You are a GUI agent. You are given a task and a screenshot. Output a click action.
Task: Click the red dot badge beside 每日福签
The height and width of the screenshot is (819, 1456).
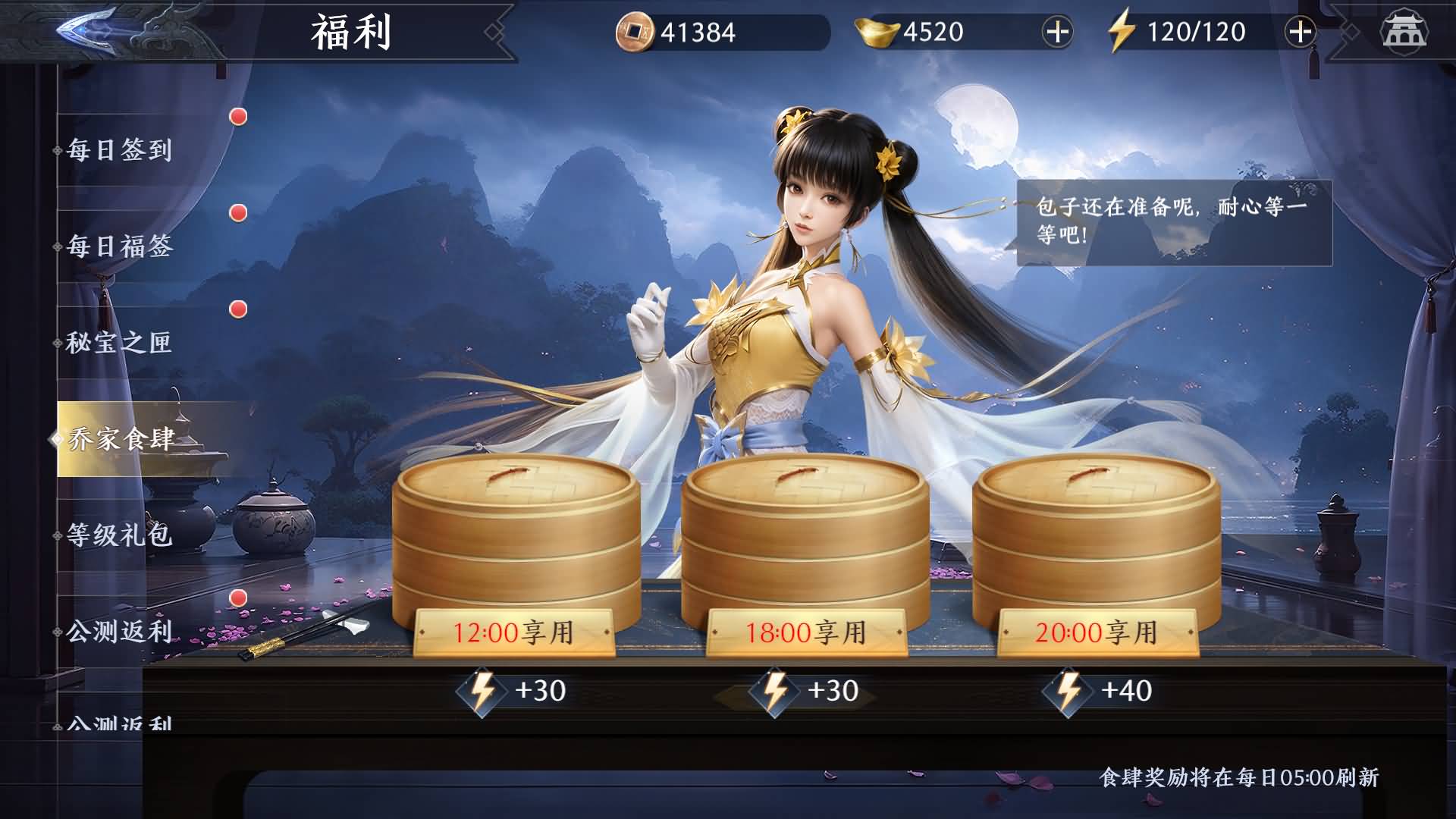pos(238,212)
